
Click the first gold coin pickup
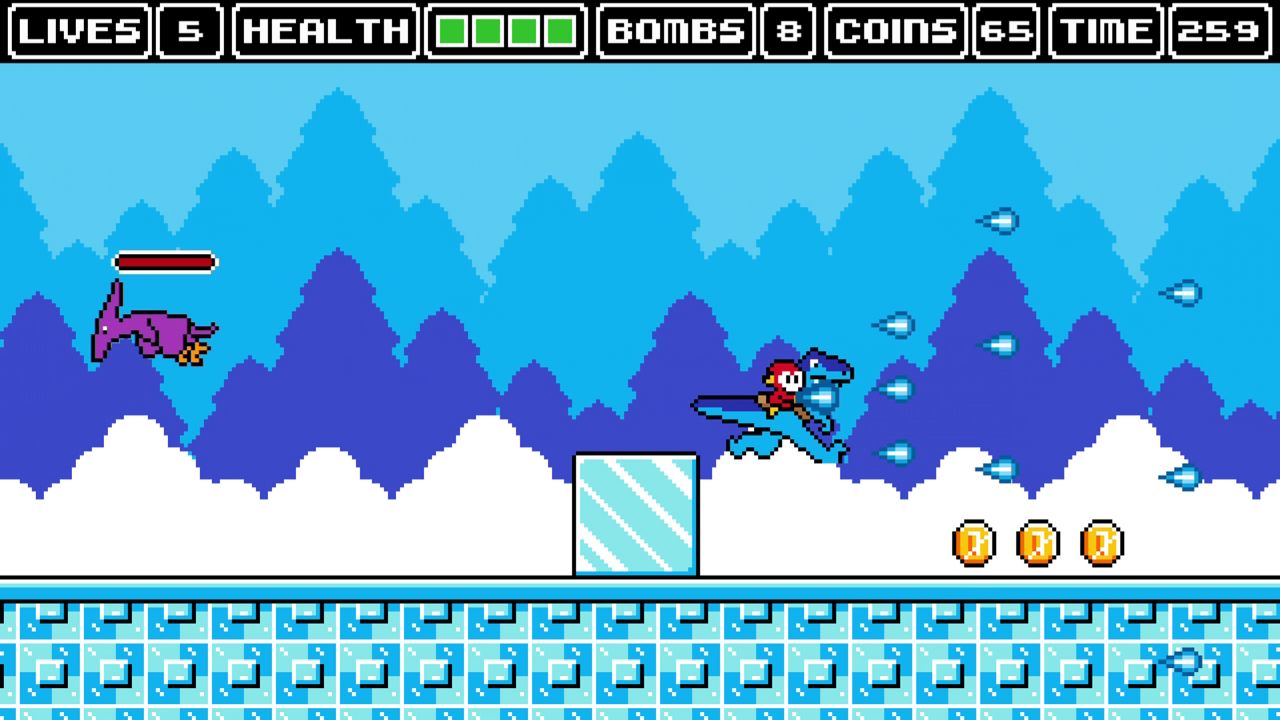point(973,541)
